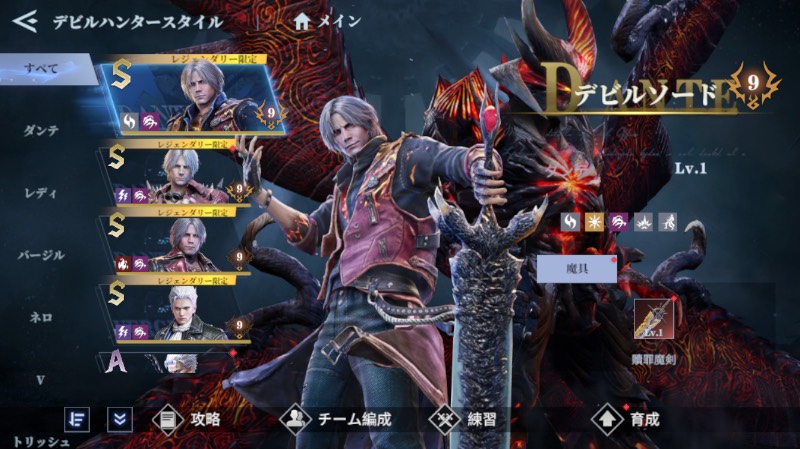Image resolution: width=800 pixels, height=449 pixels.
Task: Return to メイン home screen
Action: (328, 20)
